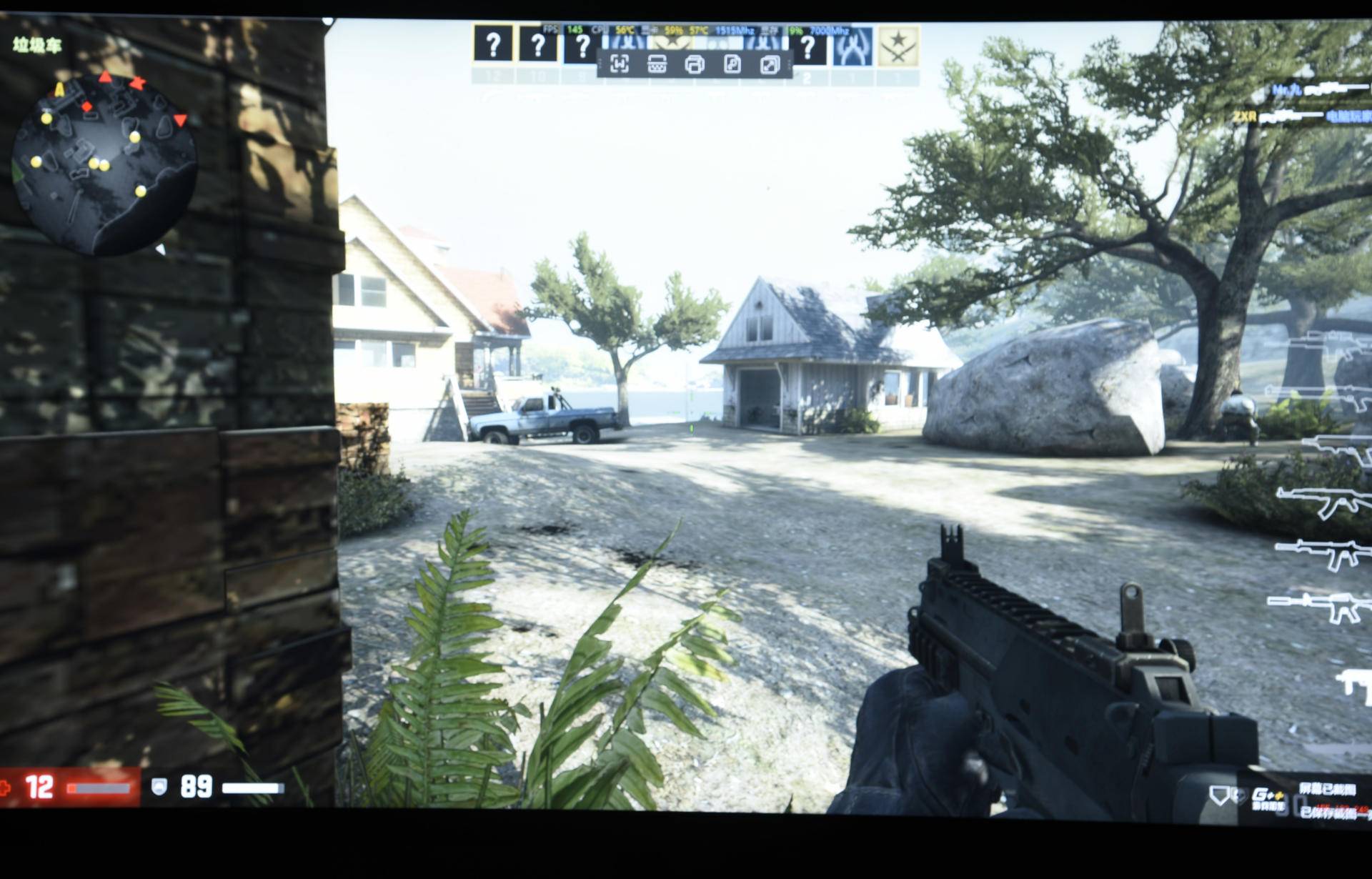Open the toolbox icon on the overlay bar

[655, 63]
